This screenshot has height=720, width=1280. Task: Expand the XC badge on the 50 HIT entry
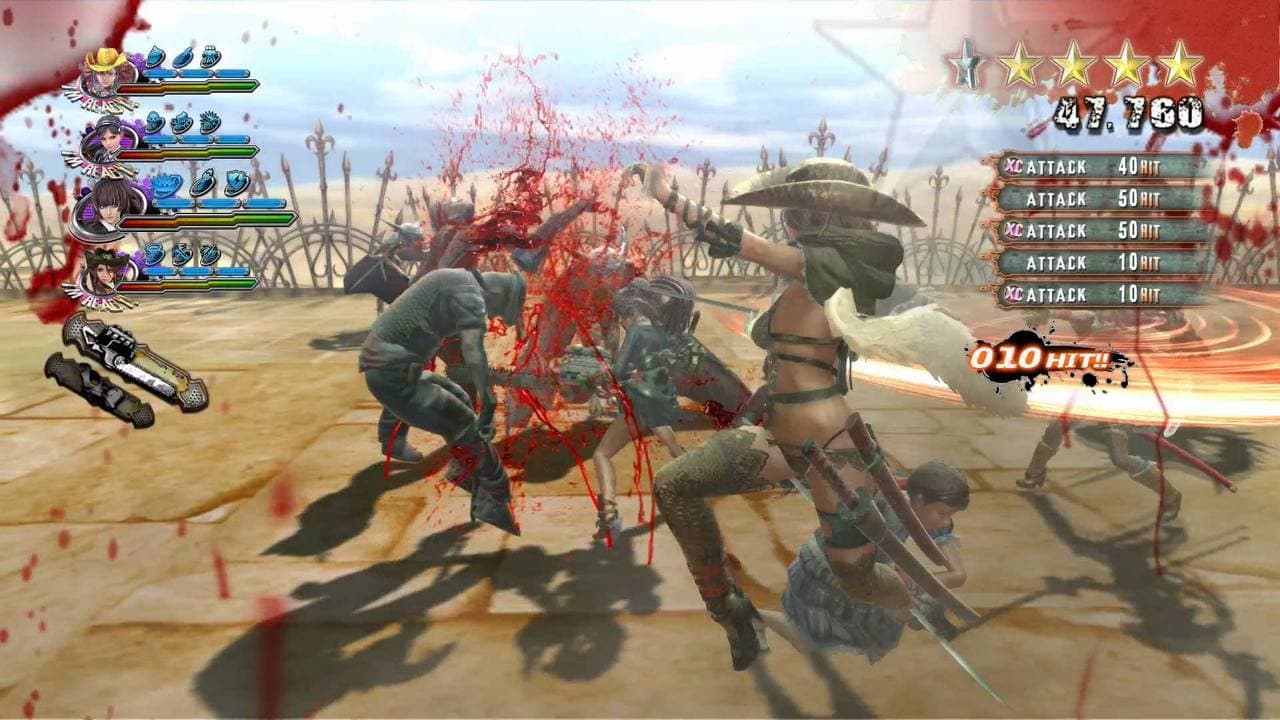coord(1011,230)
